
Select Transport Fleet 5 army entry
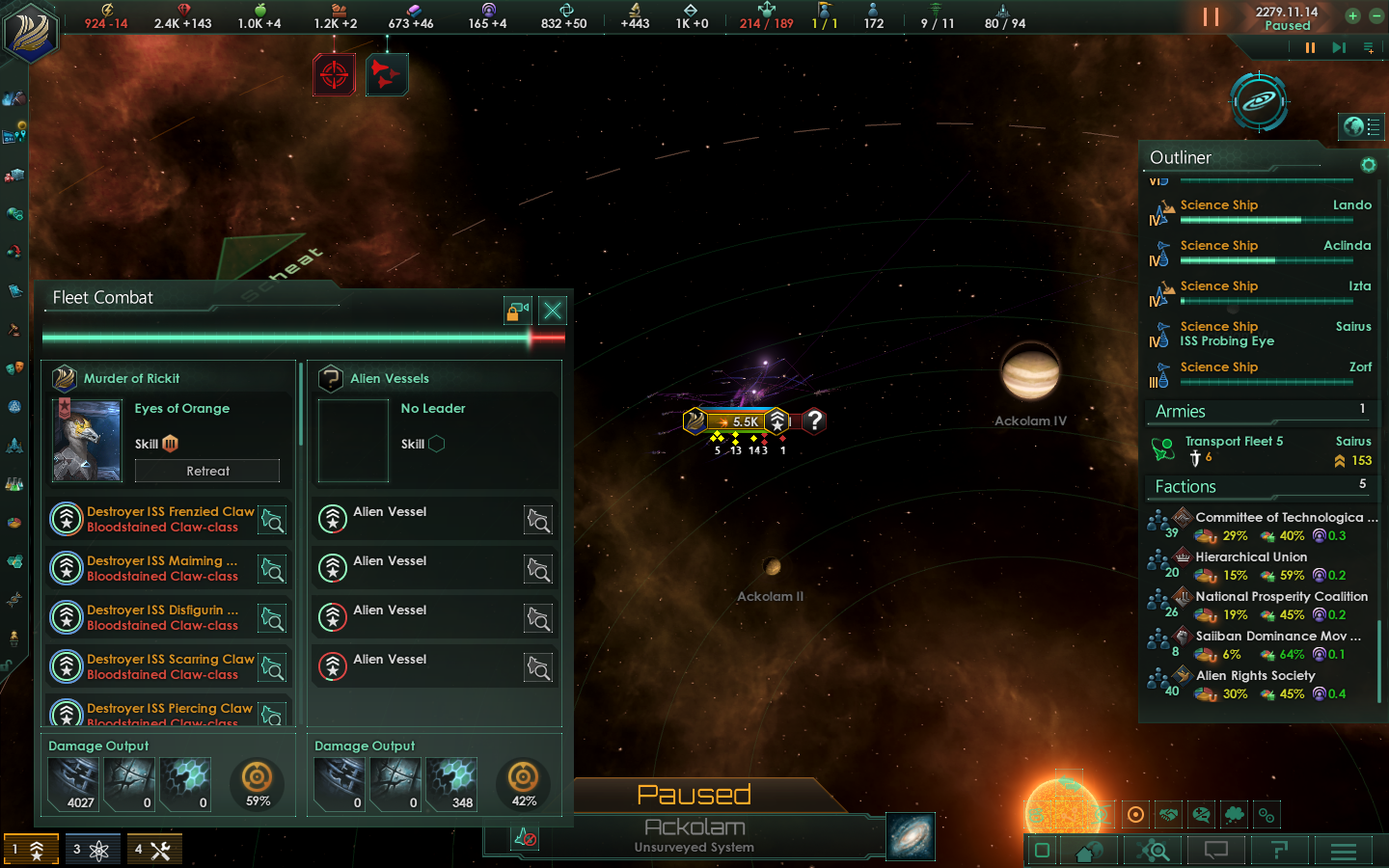pos(1264,449)
